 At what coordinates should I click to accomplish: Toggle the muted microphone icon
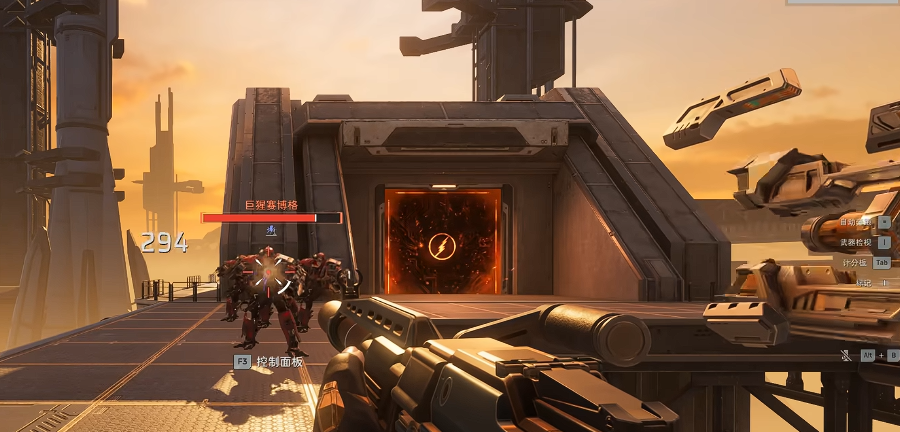coord(845,355)
